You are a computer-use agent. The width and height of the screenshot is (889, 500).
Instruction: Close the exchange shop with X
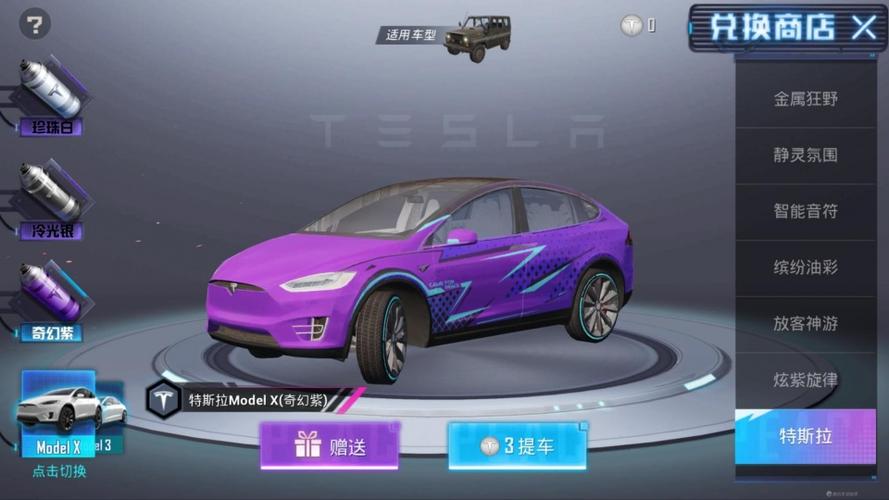click(863, 27)
